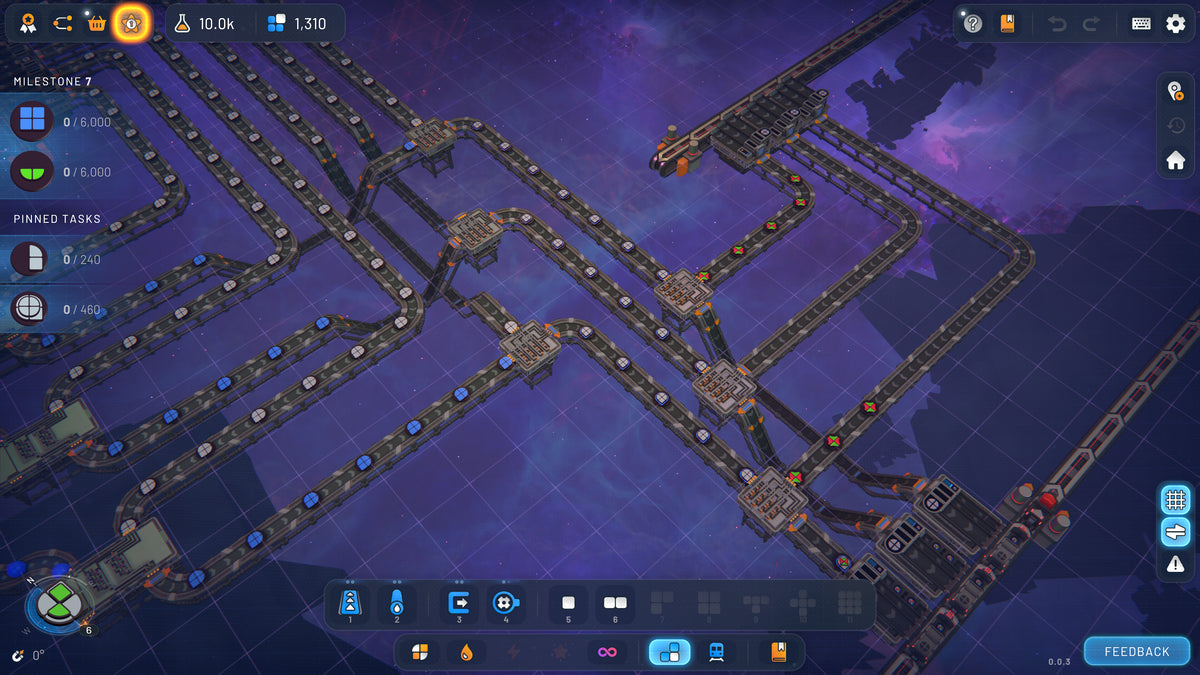
Task: Open the orange branching path icon
Action: 63,23
